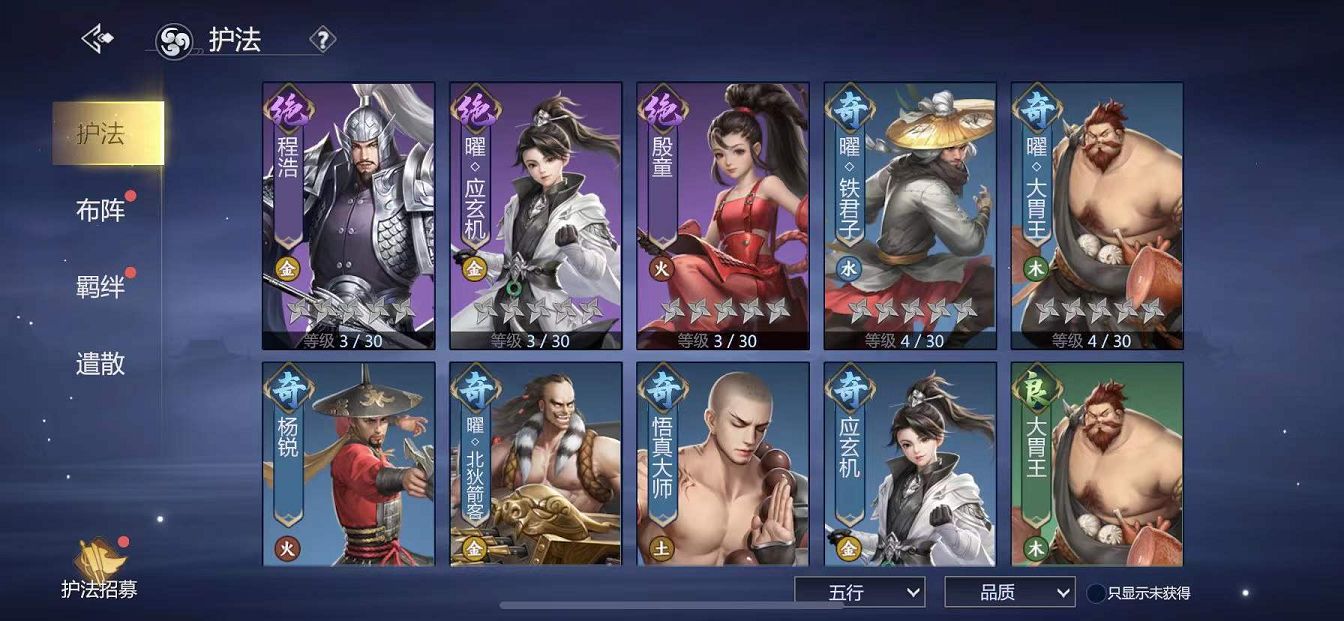Pick the 悟真大师 monk card
Viewport: 1344px width, 621px height.
pyautogui.click(x=722, y=463)
